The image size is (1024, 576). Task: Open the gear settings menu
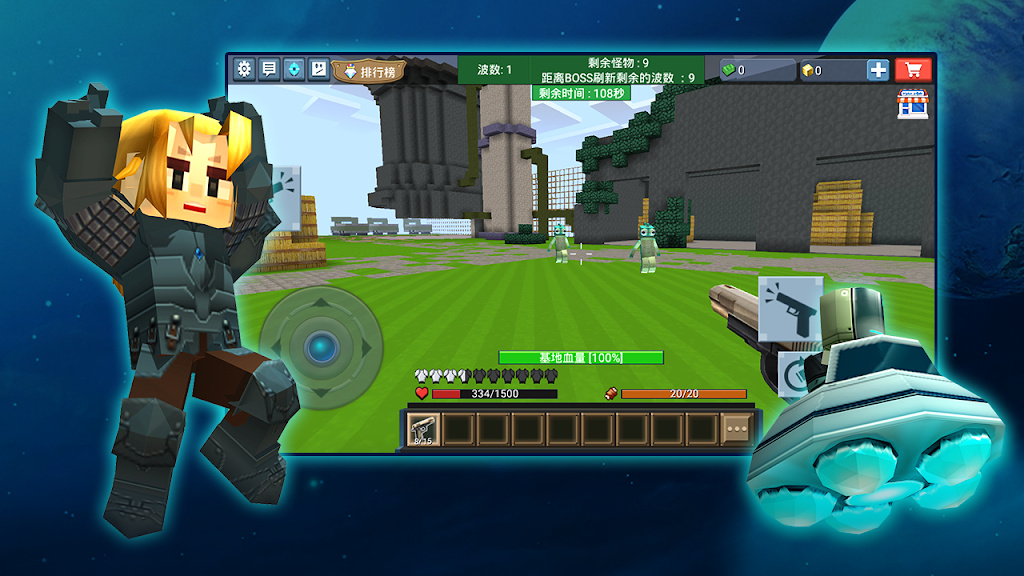click(x=244, y=69)
